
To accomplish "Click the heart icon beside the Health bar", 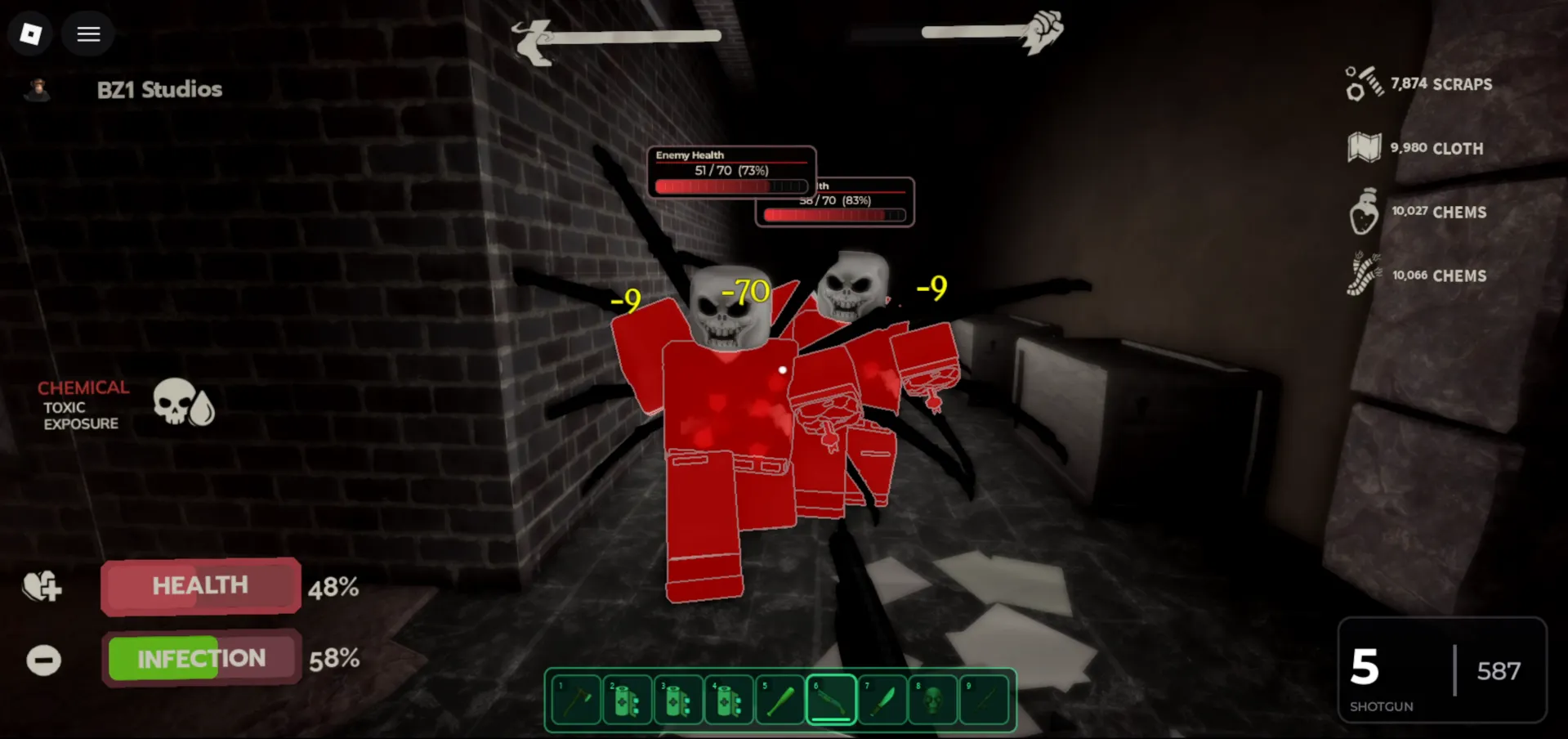I will tap(41, 587).
